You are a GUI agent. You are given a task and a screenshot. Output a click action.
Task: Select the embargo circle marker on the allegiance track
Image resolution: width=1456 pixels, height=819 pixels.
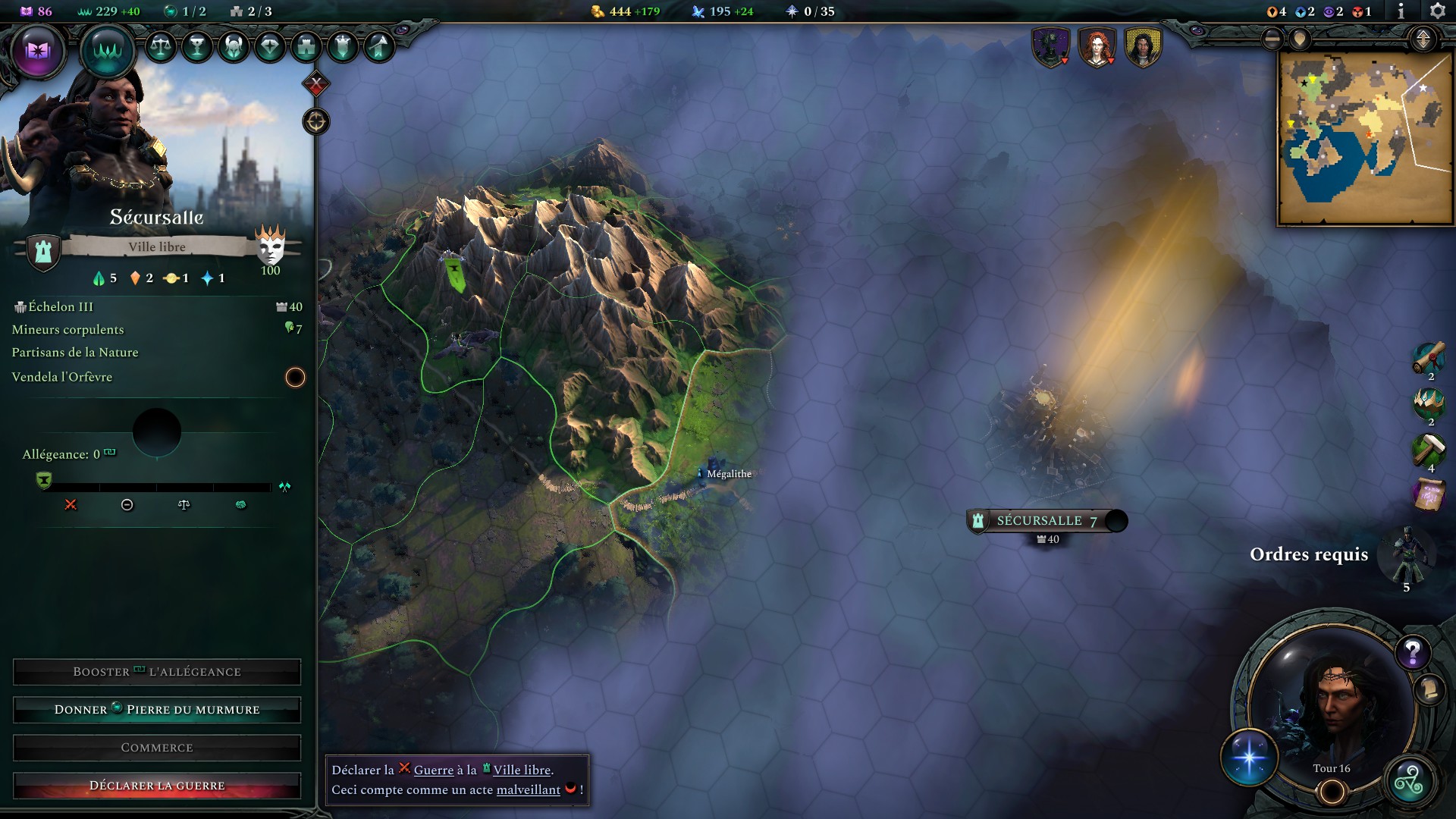(x=127, y=504)
